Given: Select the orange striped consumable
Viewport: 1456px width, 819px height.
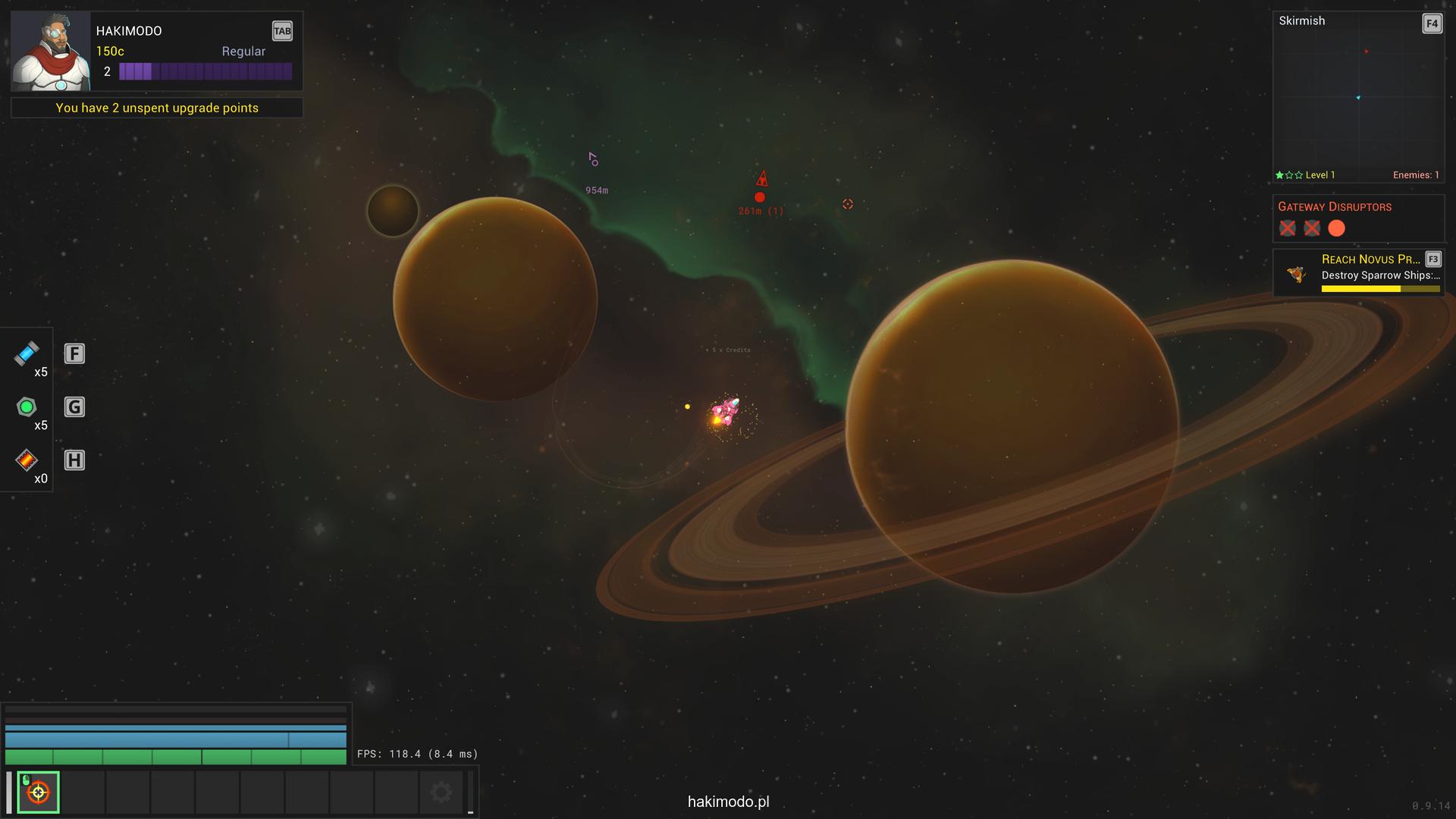Looking at the screenshot, I should click(x=27, y=460).
